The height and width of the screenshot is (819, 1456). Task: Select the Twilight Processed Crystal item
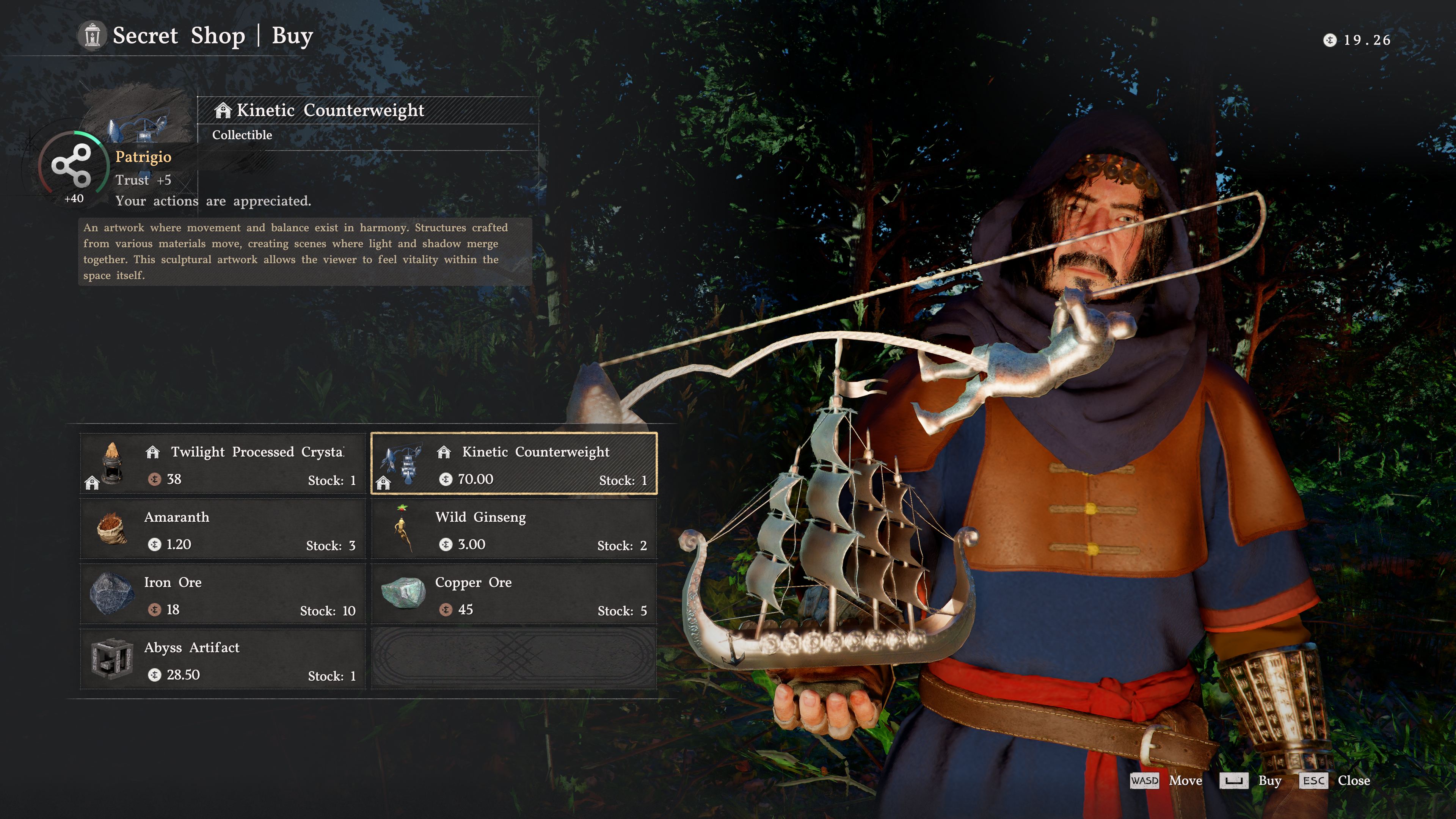[223, 464]
